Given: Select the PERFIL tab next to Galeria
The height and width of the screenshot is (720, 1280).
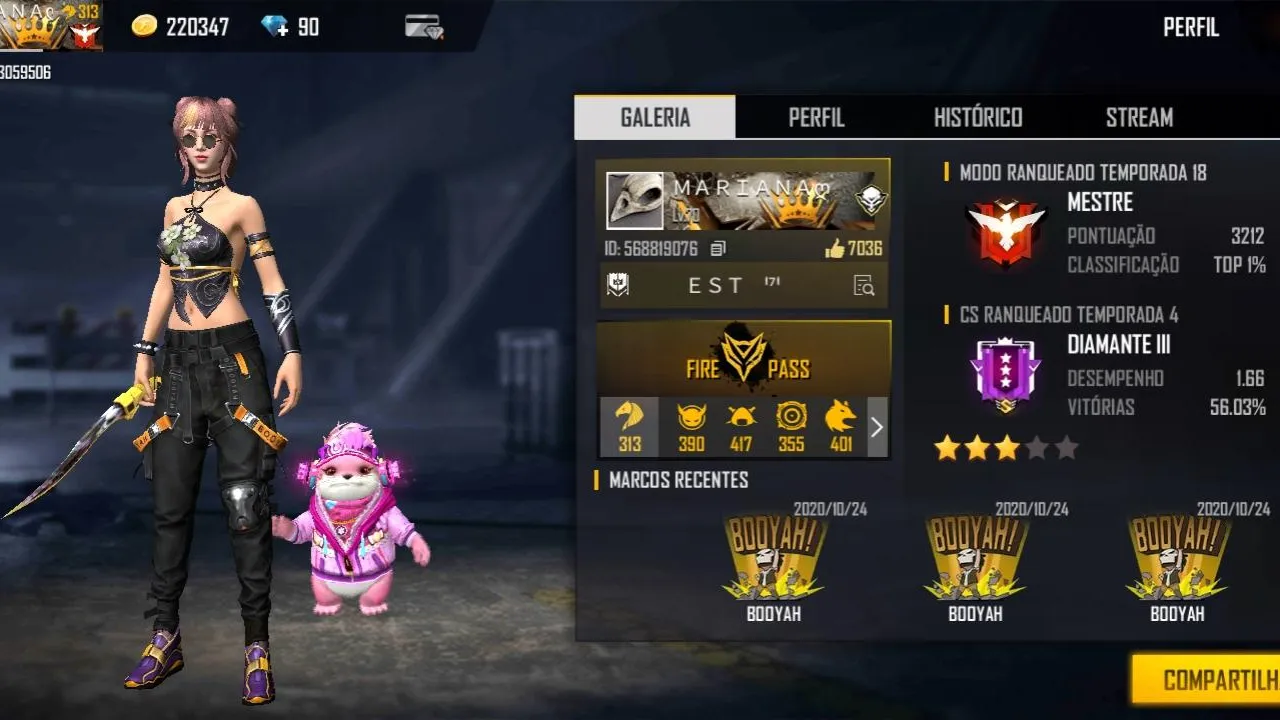Looking at the screenshot, I should tap(816, 117).
